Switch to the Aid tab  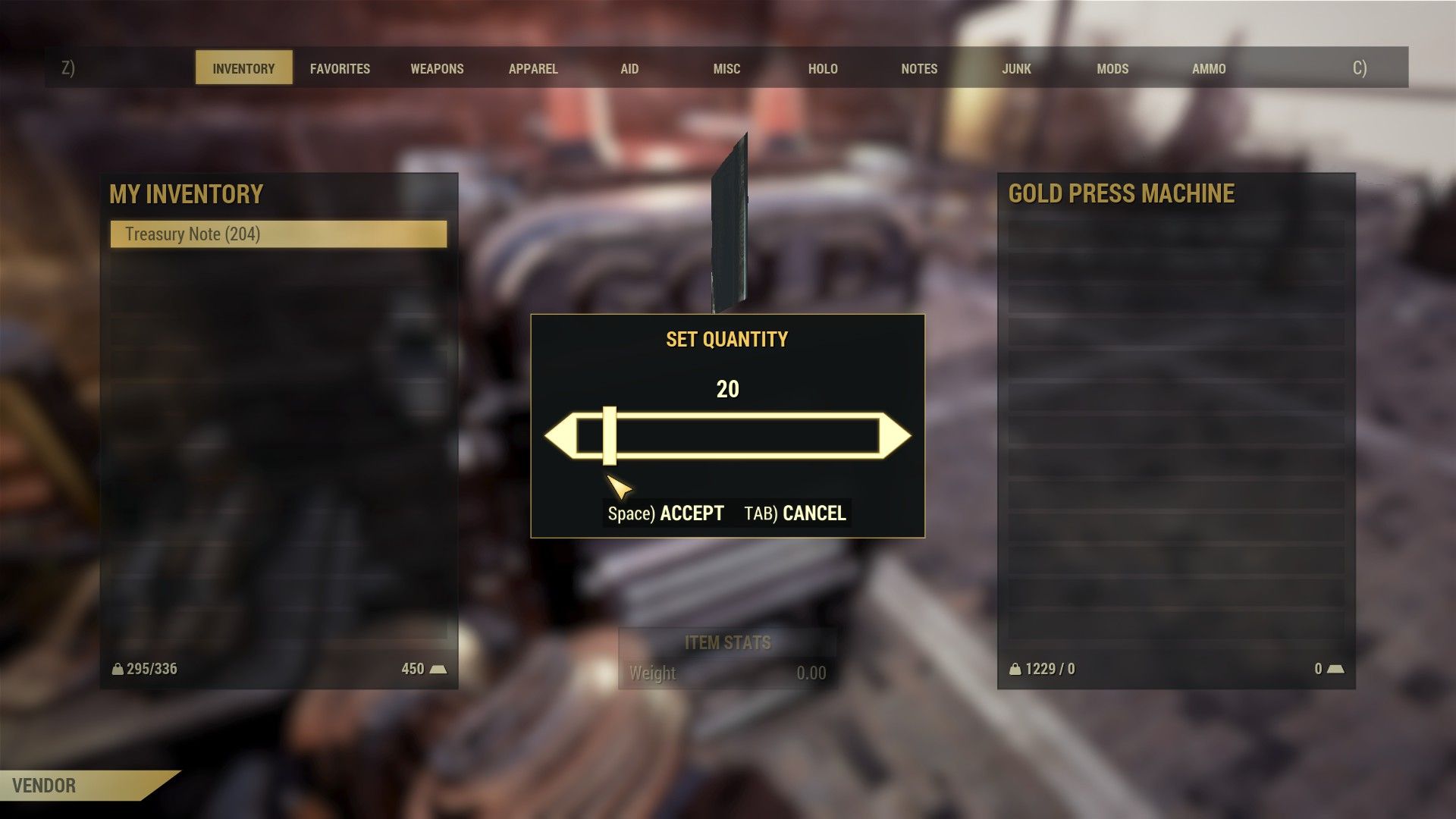coord(629,68)
